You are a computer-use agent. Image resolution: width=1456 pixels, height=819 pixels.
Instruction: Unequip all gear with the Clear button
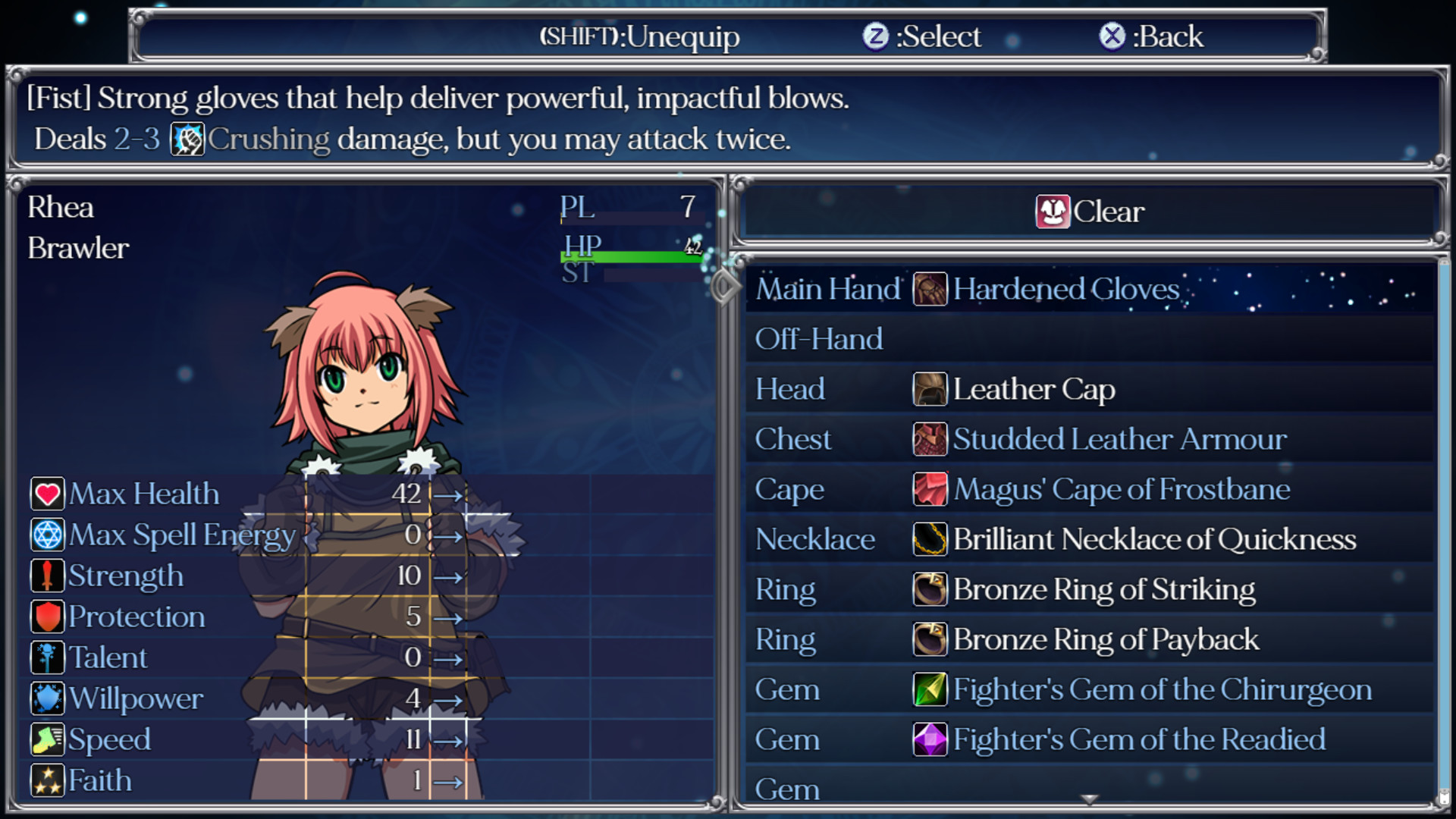click(1090, 212)
